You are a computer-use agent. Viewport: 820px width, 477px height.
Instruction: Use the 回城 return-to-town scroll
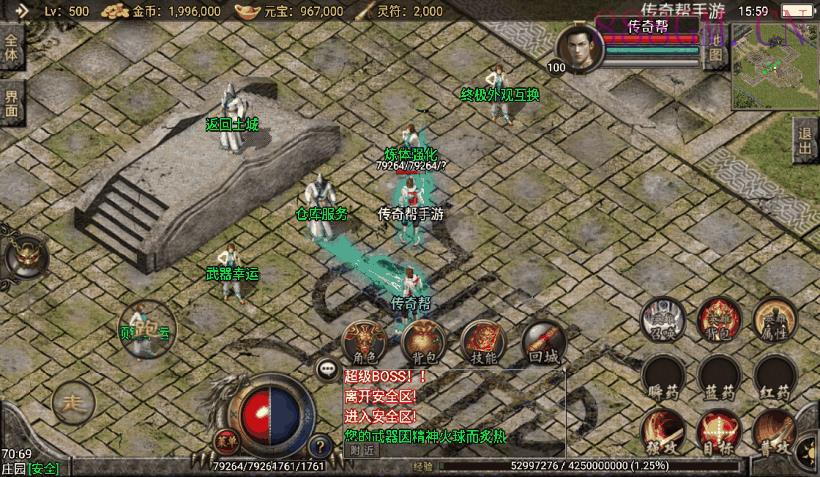pyautogui.click(x=542, y=342)
